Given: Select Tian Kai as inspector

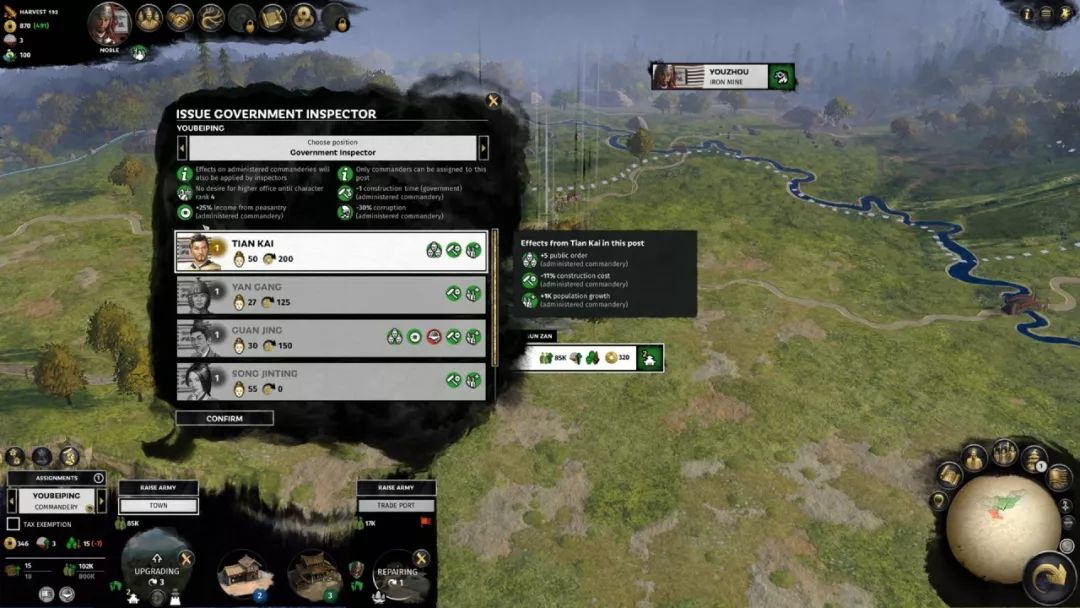Looking at the screenshot, I should pos(330,252).
